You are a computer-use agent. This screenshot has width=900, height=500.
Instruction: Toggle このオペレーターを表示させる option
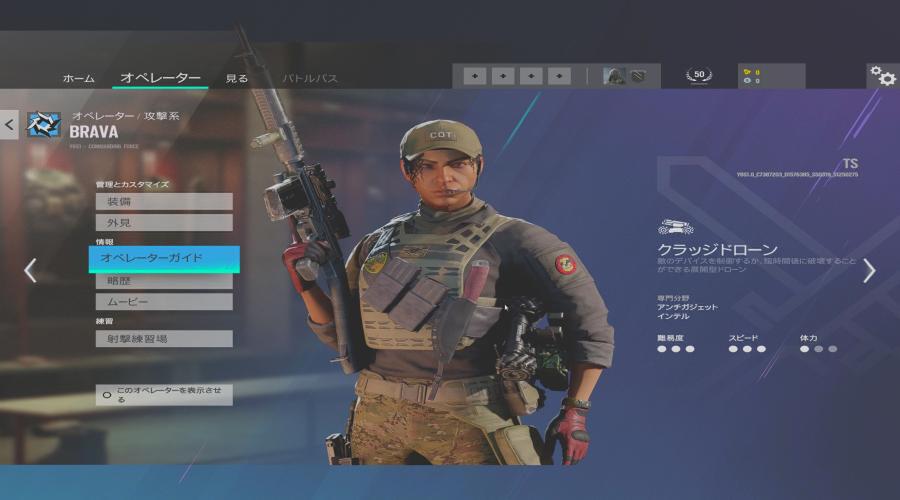click(164, 394)
